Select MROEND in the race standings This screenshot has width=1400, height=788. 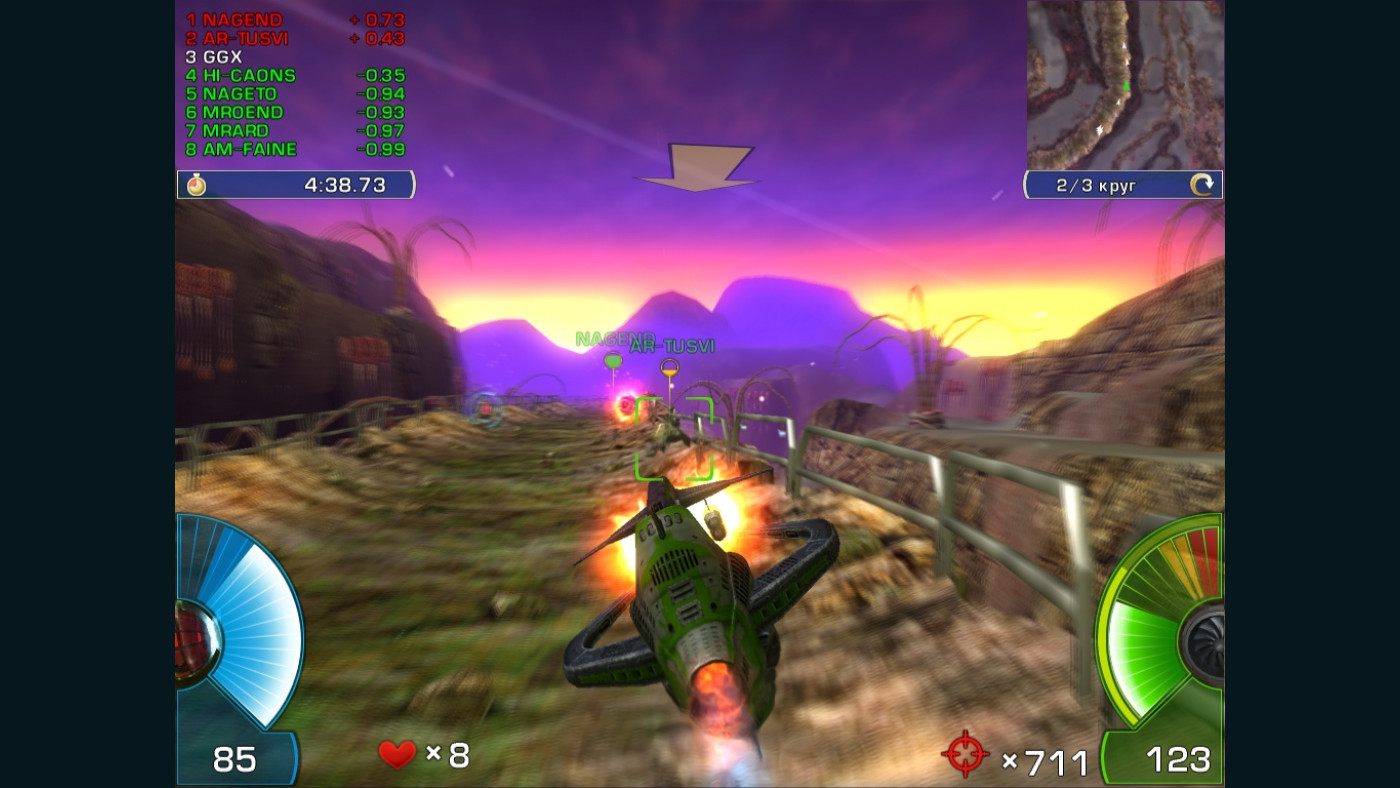(x=243, y=113)
